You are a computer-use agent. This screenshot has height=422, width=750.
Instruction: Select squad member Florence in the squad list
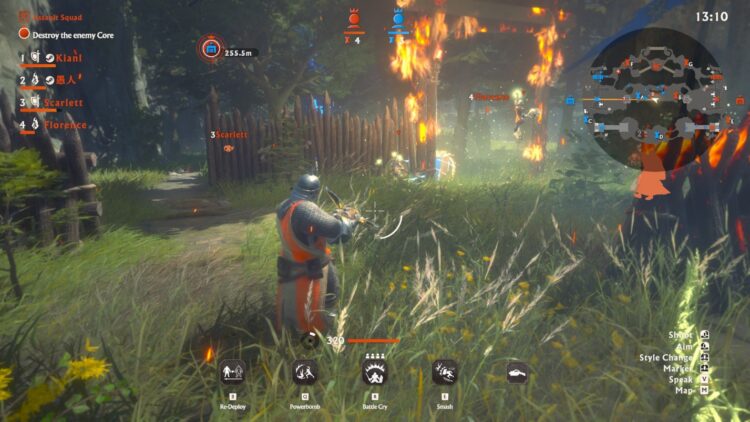pos(64,125)
